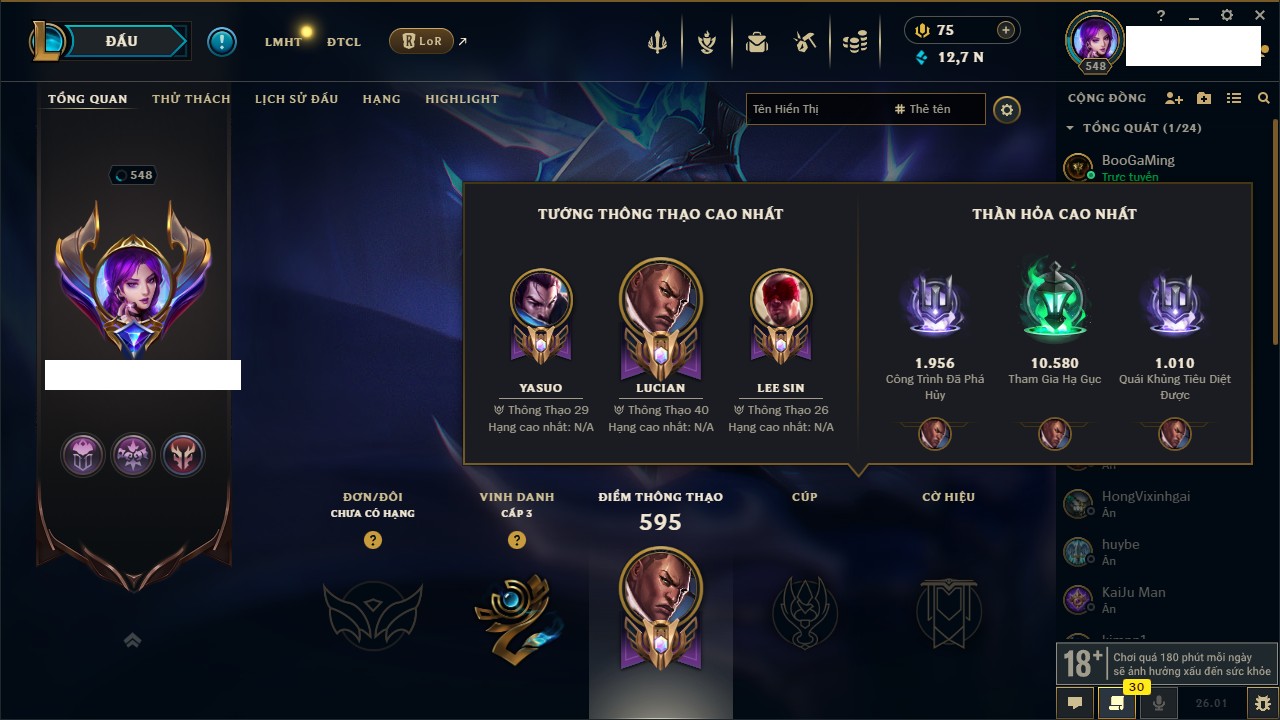Switch to the THỬ THÁCH tab
The width and height of the screenshot is (1280, 720).
pyautogui.click(x=191, y=99)
